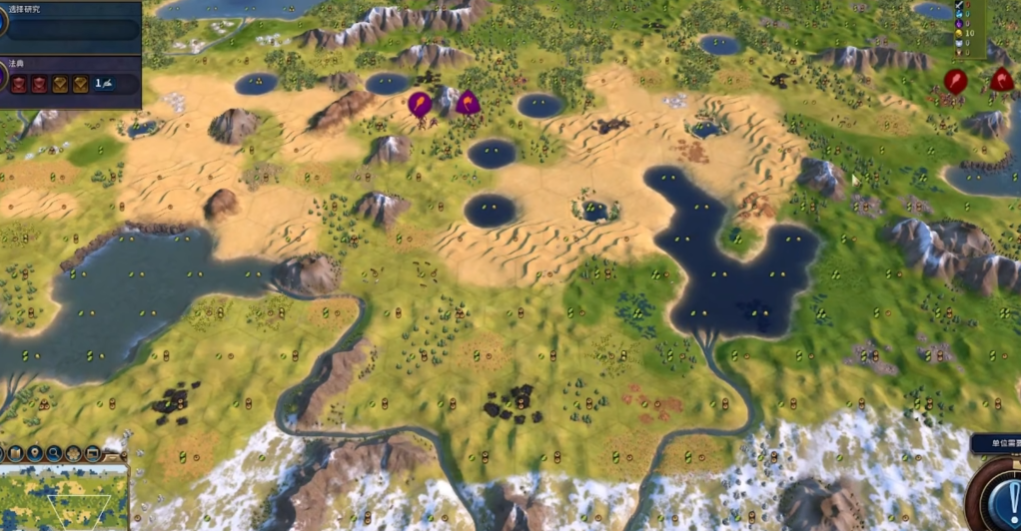Click the round globe action button

[1002, 495]
